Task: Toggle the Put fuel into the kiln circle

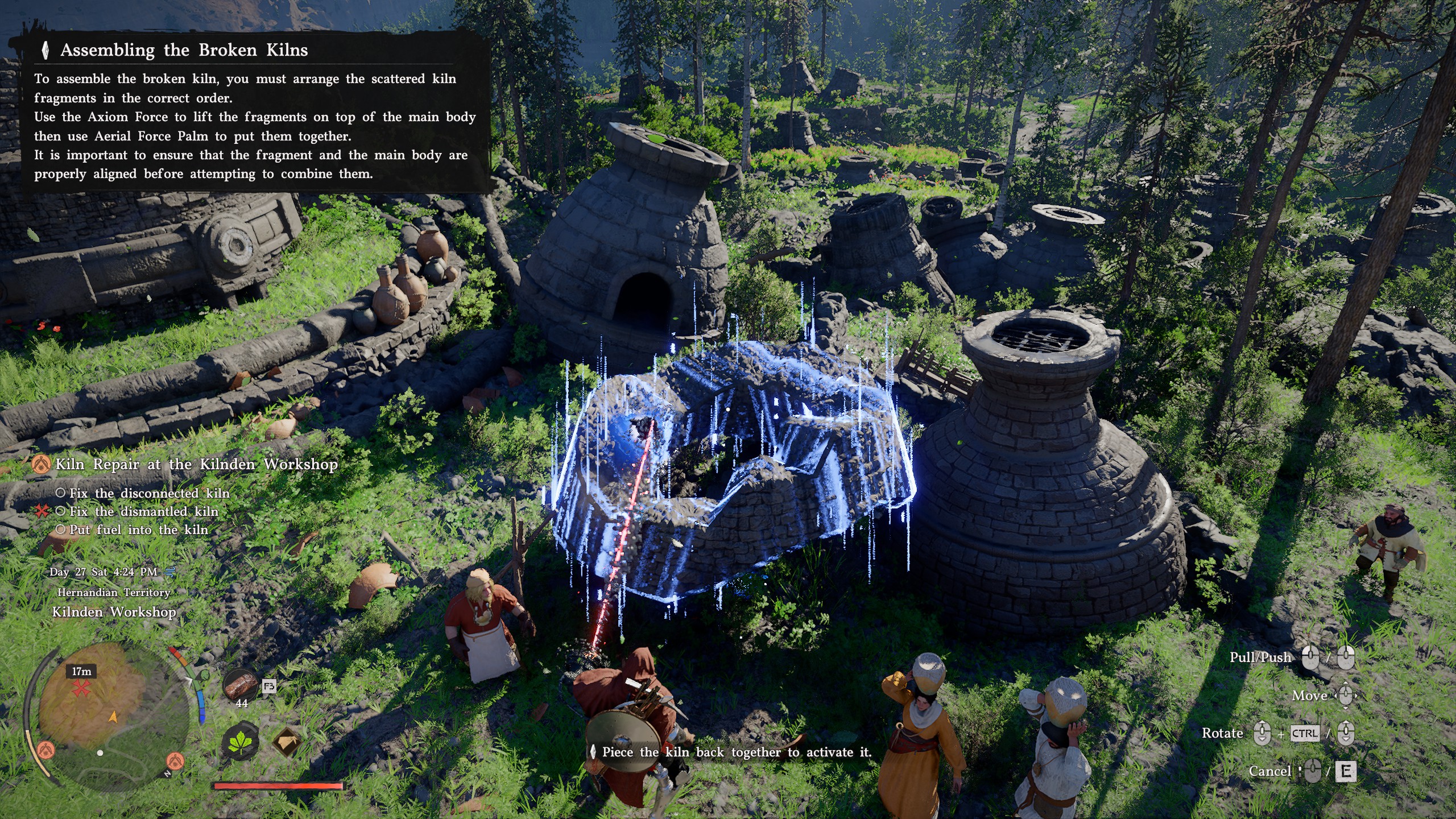Action: [60, 530]
